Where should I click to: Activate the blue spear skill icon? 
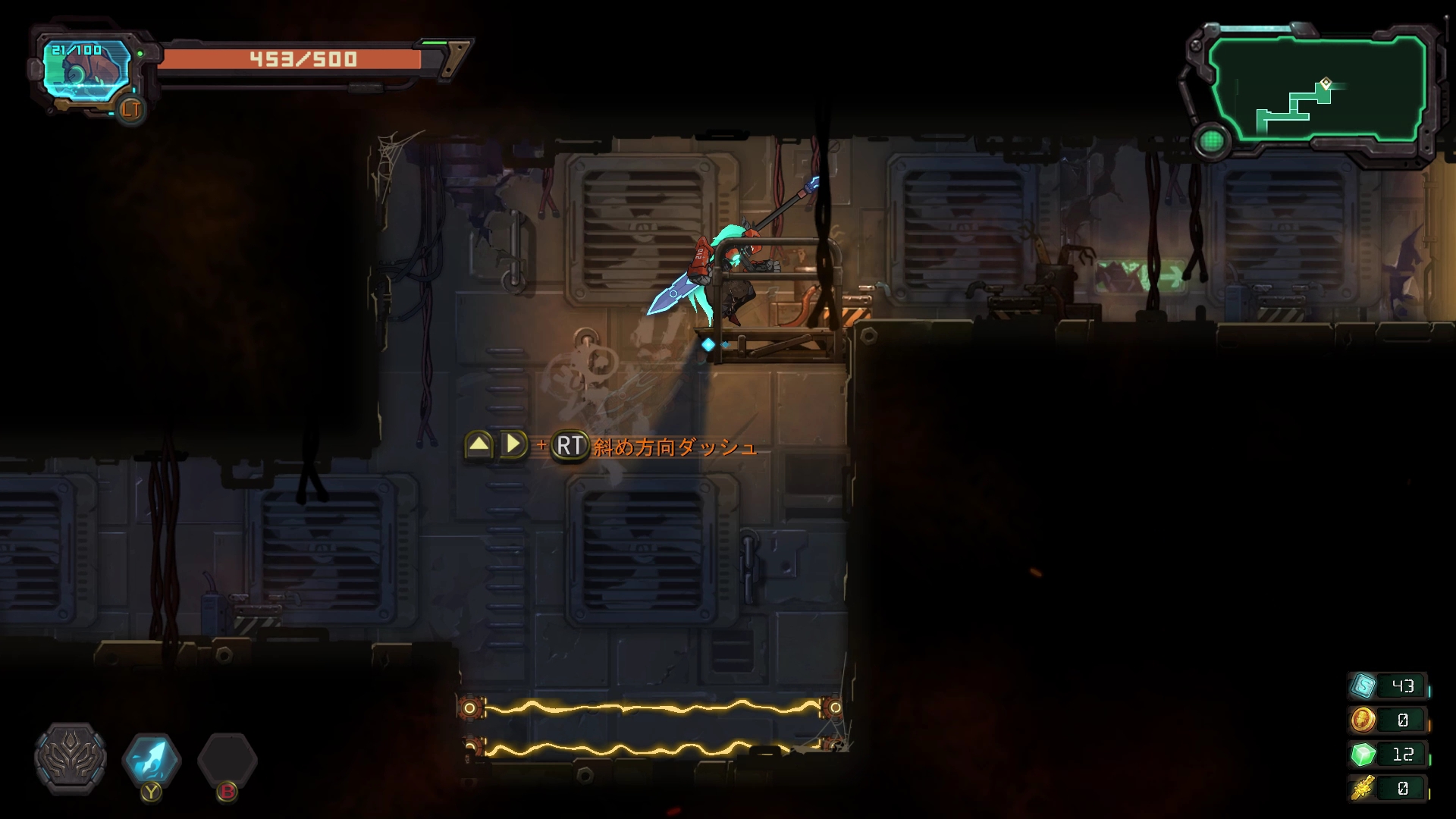pos(152,759)
